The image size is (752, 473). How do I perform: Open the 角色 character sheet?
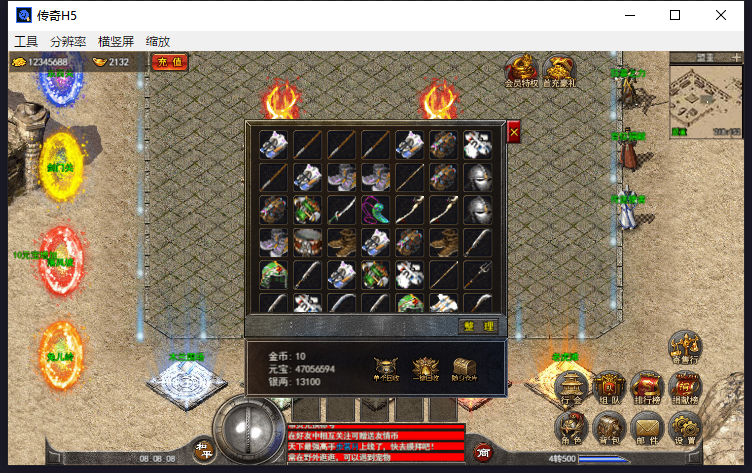point(572,428)
